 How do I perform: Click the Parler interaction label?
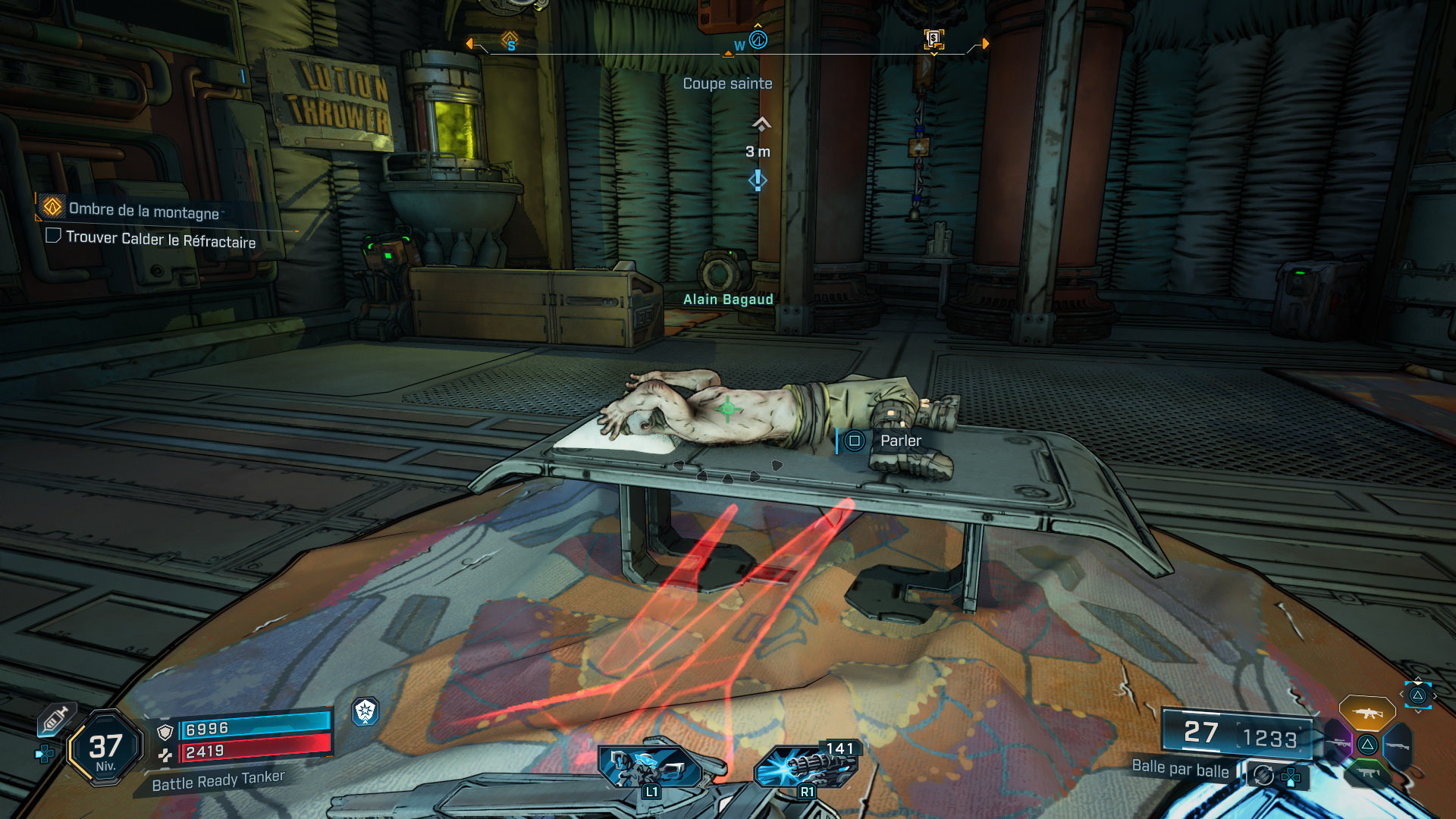click(x=900, y=441)
